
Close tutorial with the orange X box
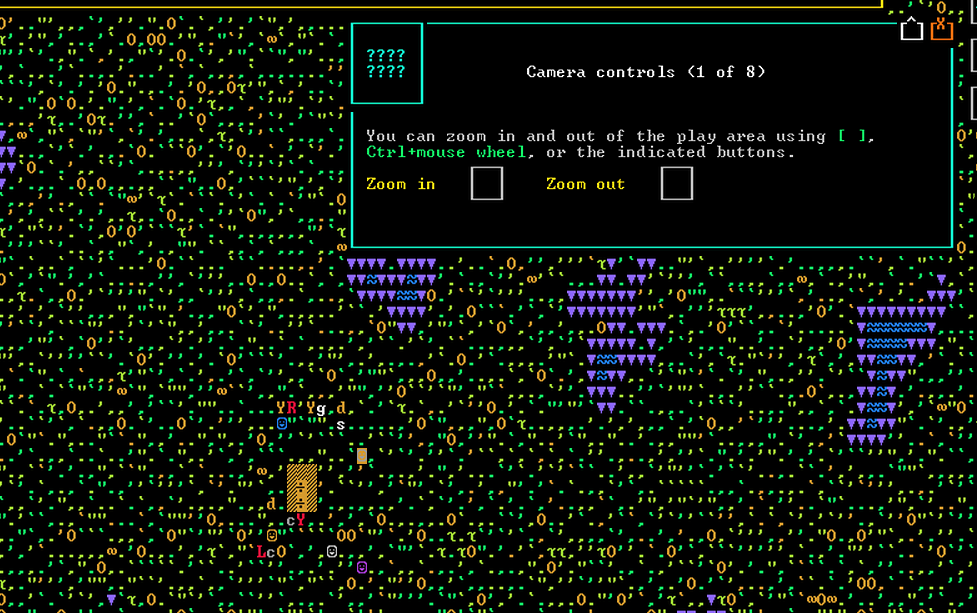pyautogui.click(x=941, y=29)
